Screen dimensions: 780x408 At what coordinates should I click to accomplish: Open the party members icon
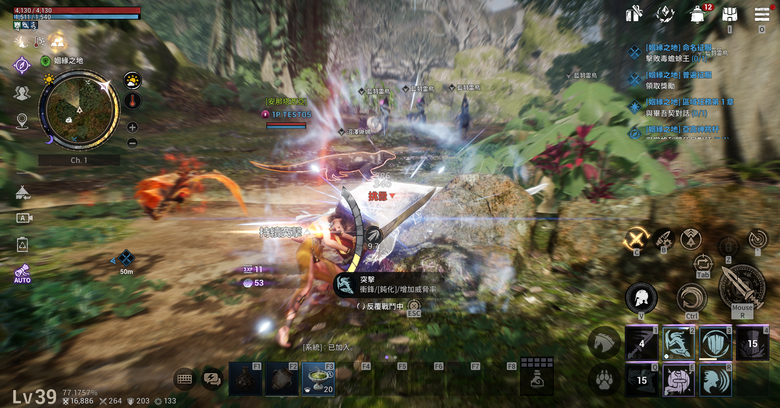point(22,92)
